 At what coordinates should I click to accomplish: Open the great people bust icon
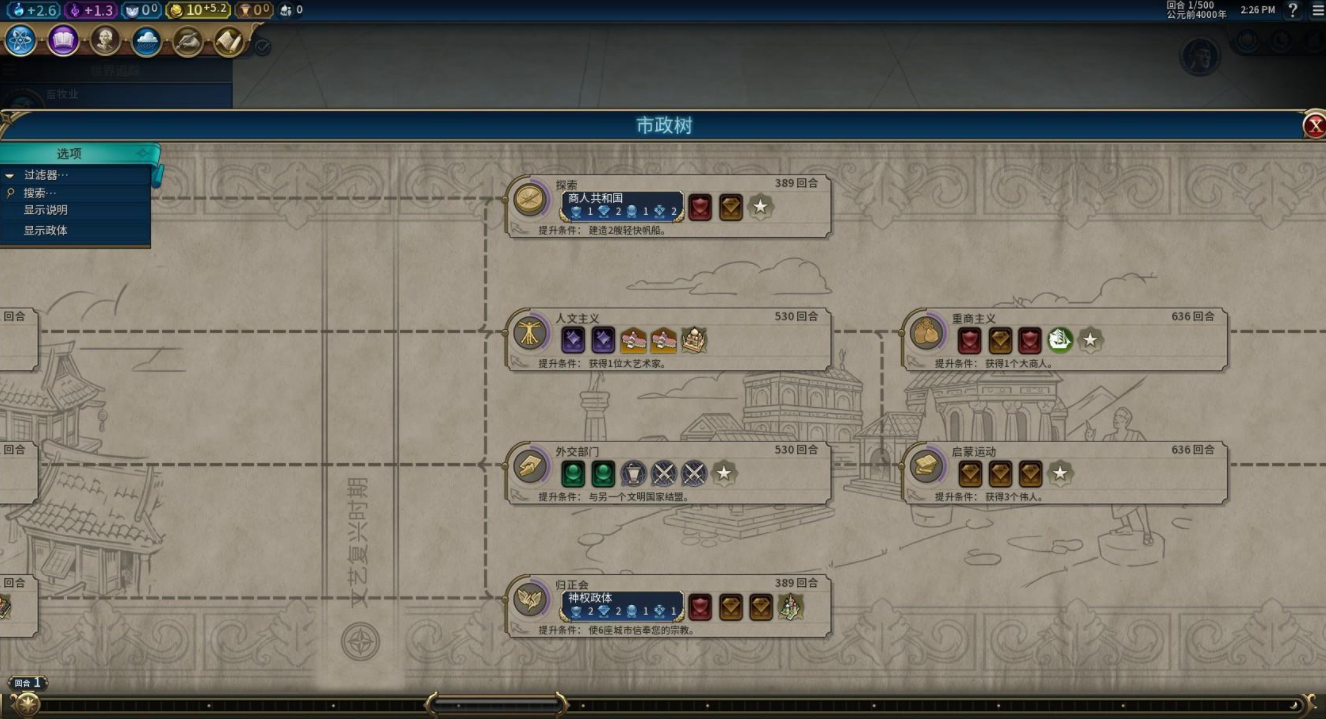(105, 40)
